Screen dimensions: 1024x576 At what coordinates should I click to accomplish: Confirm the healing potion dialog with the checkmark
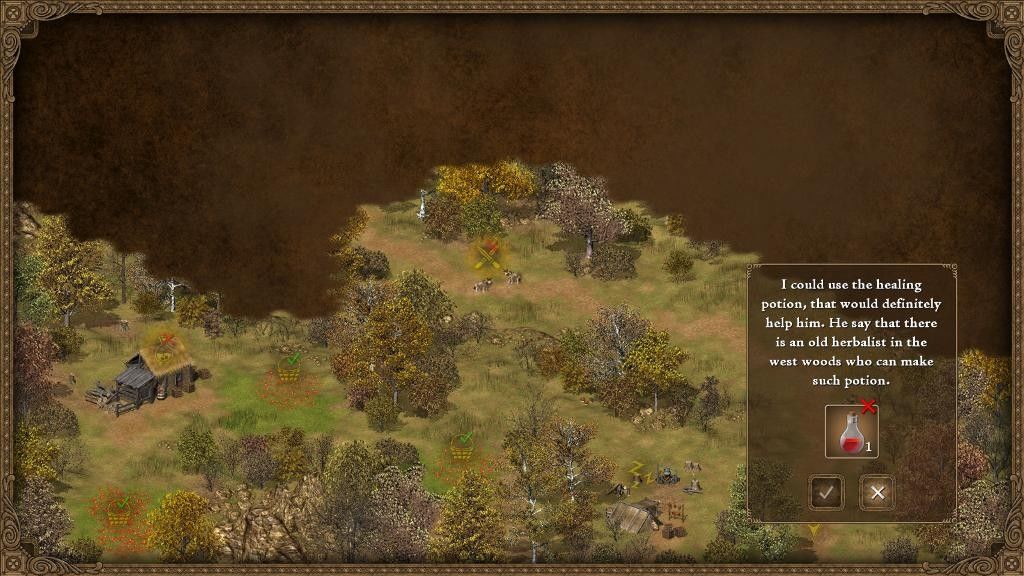pos(826,492)
